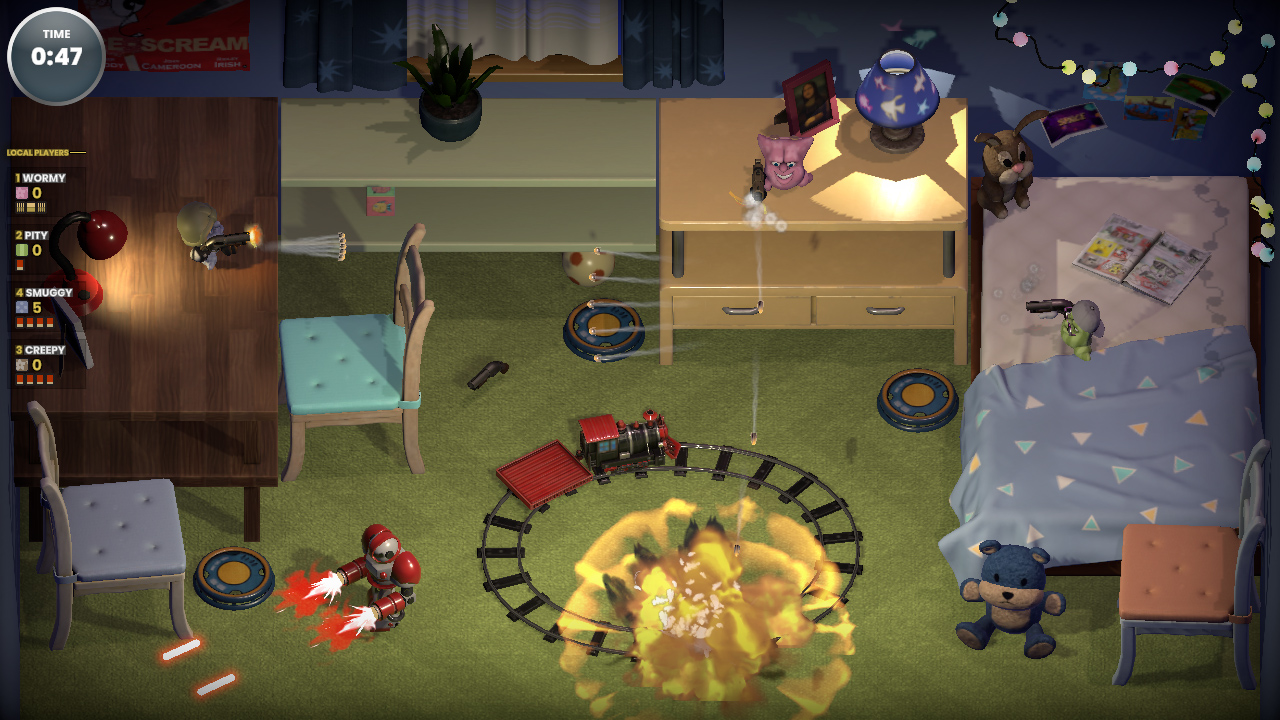
Task: Click Wormy's ammo indicator bars
Action: click(31, 207)
